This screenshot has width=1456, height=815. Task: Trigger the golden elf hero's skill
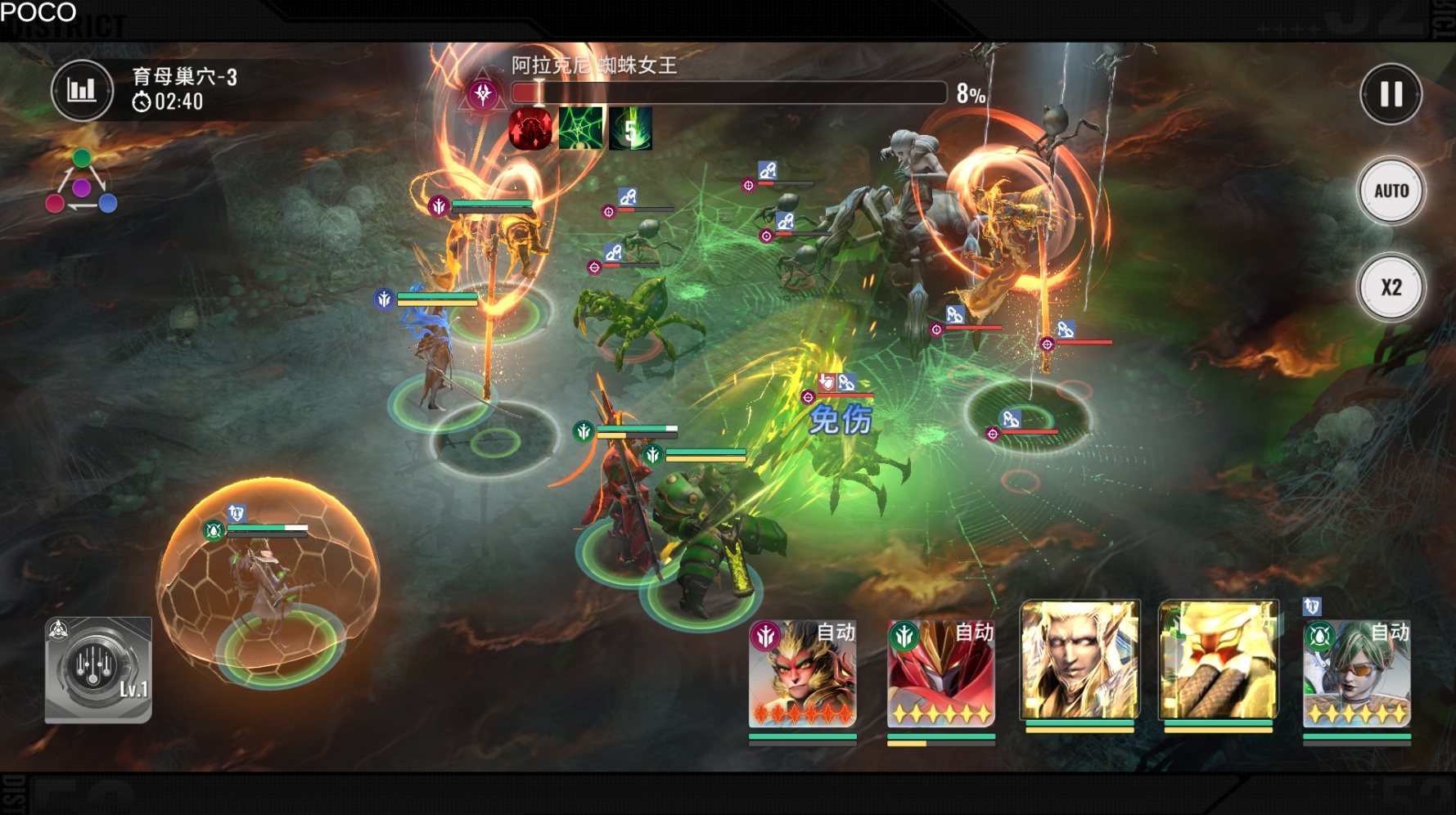coord(1080,660)
